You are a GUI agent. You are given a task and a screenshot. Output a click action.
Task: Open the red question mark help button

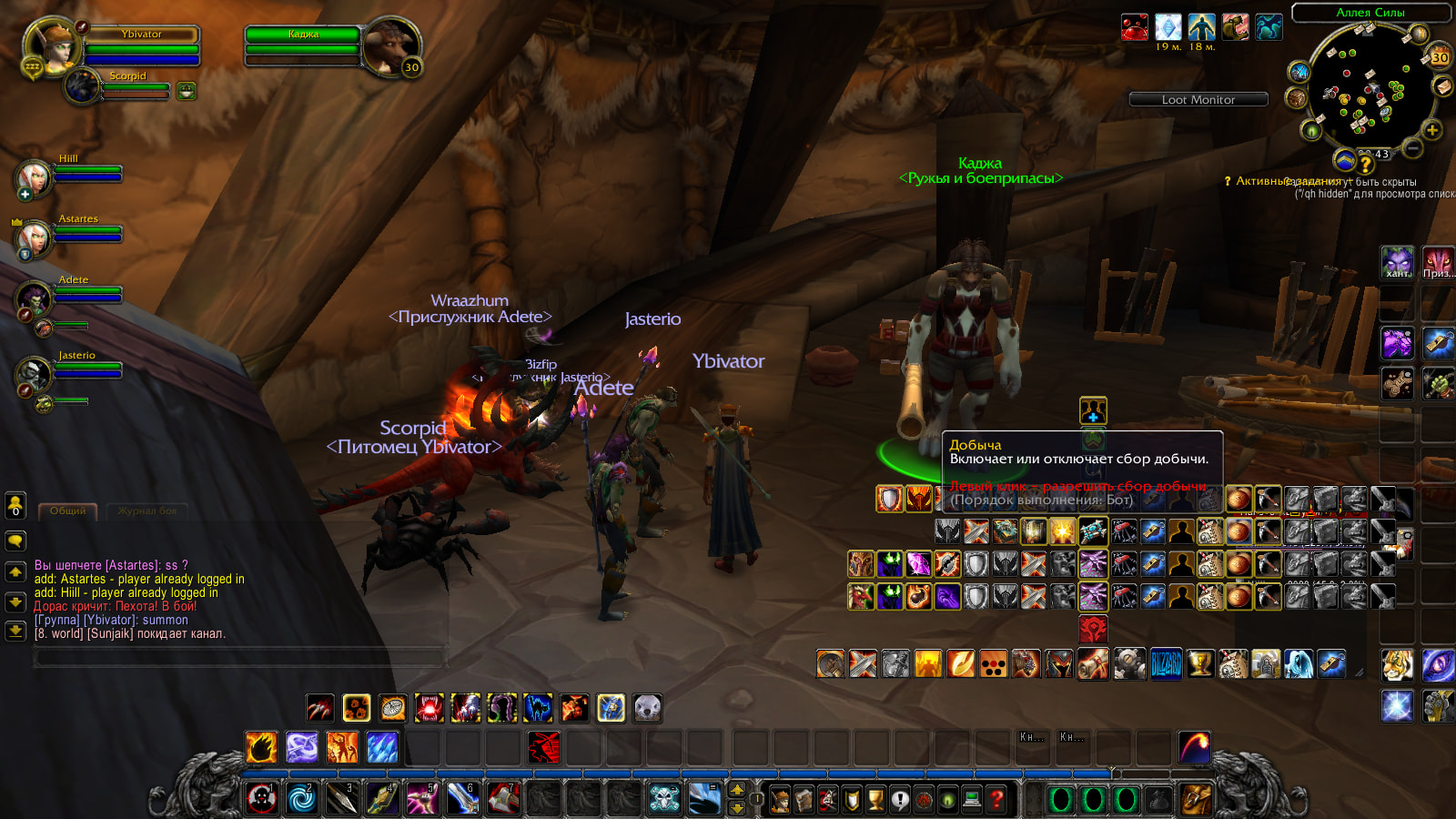[996, 799]
